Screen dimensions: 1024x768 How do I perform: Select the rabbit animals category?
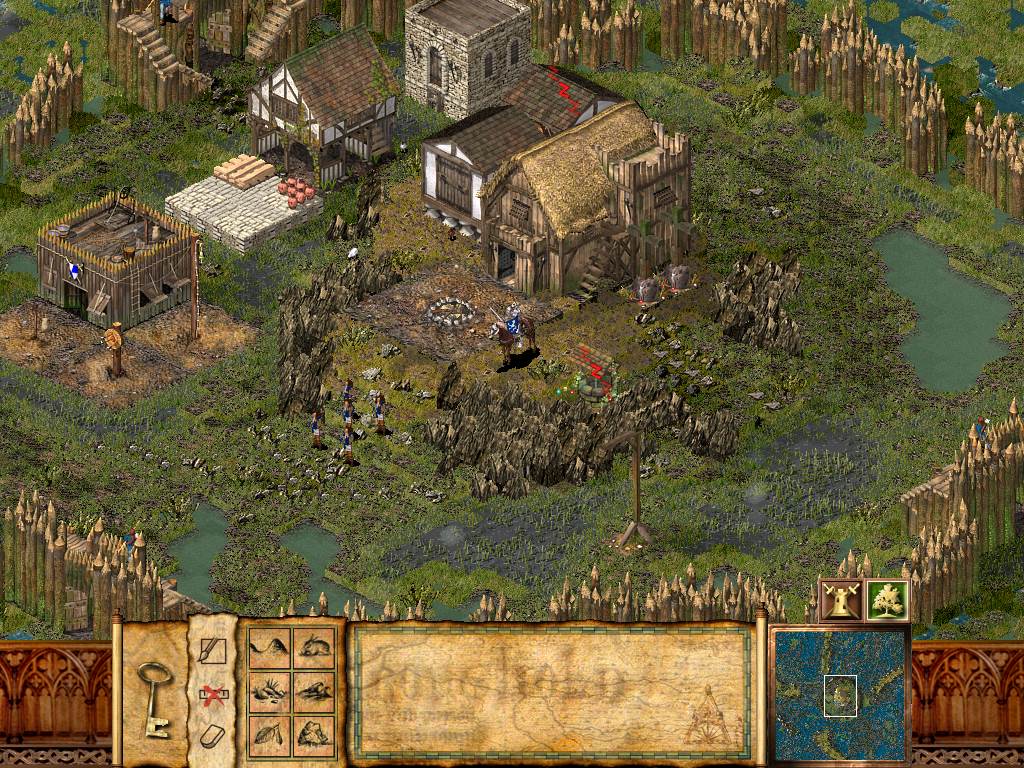(x=314, y=648)
